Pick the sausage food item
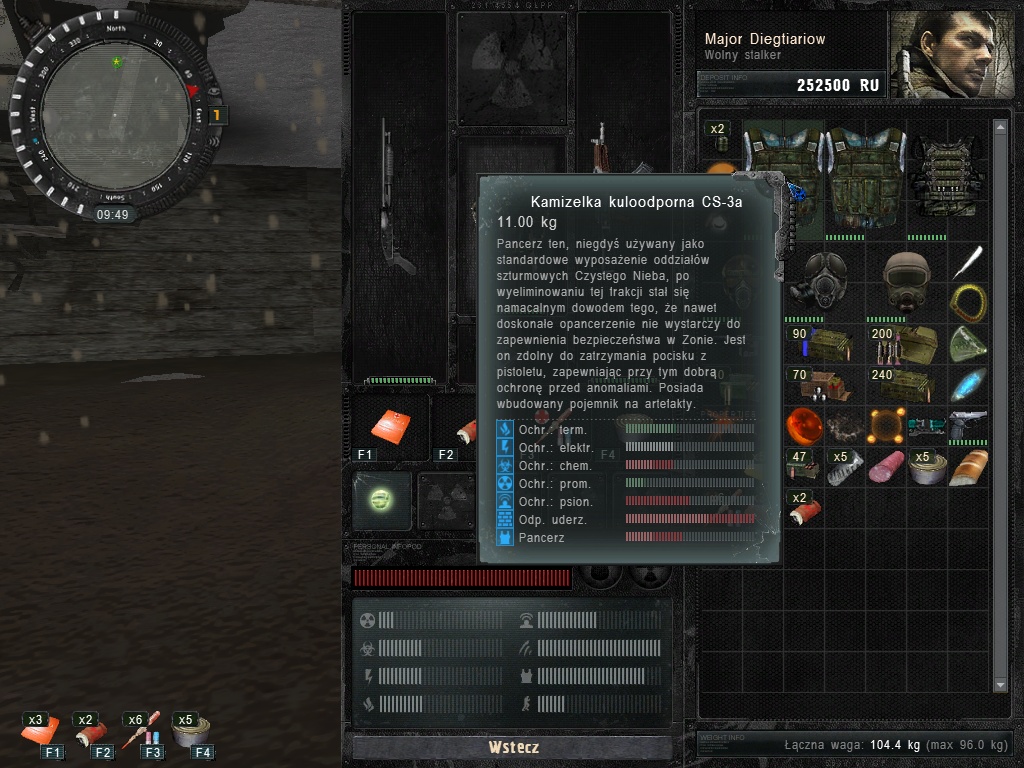 coord(886,466)
